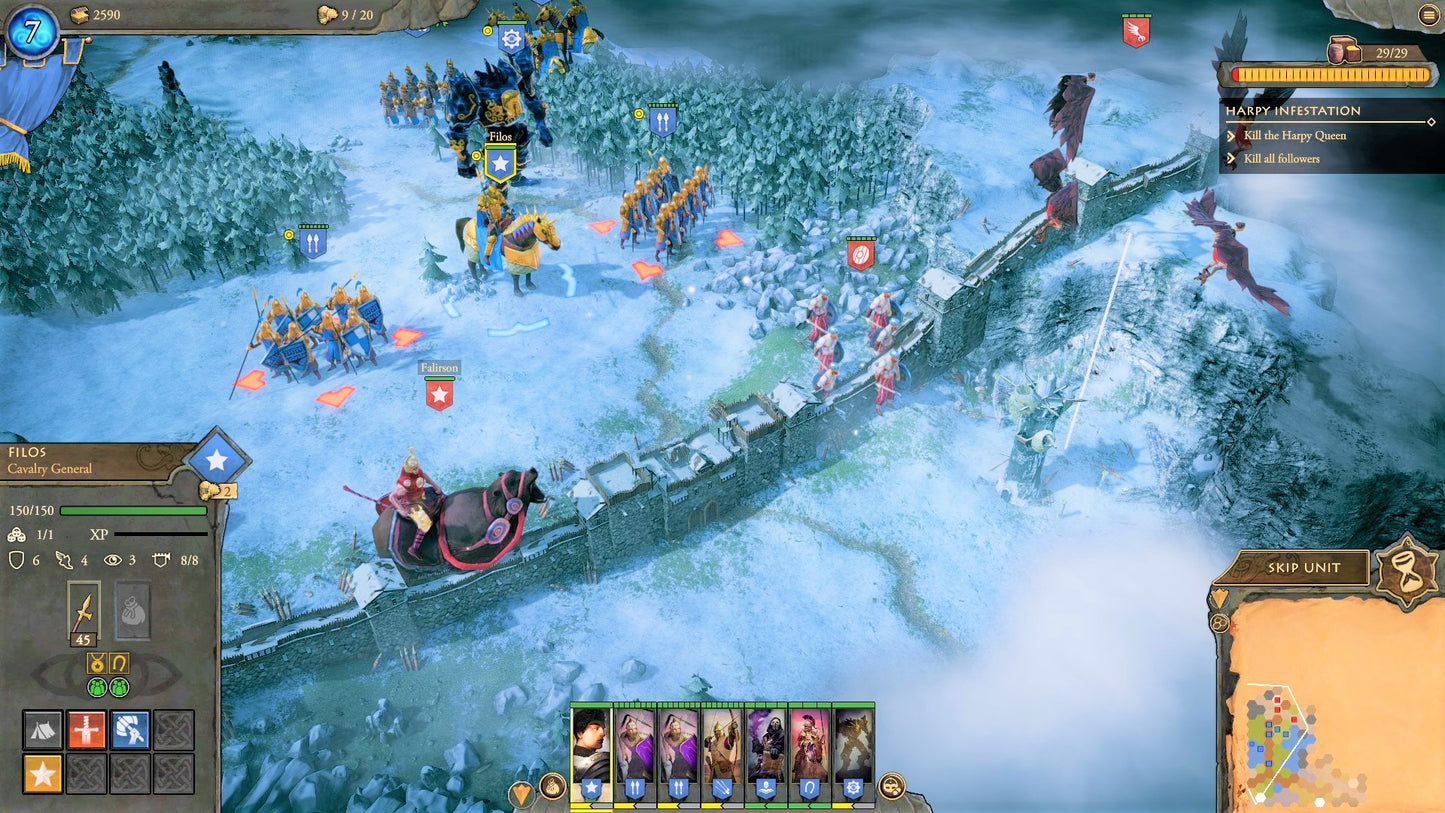End the turn with the hourglass button
Image resolution: width=1445 pixels, height=813 pixels.
(1404, 571)
